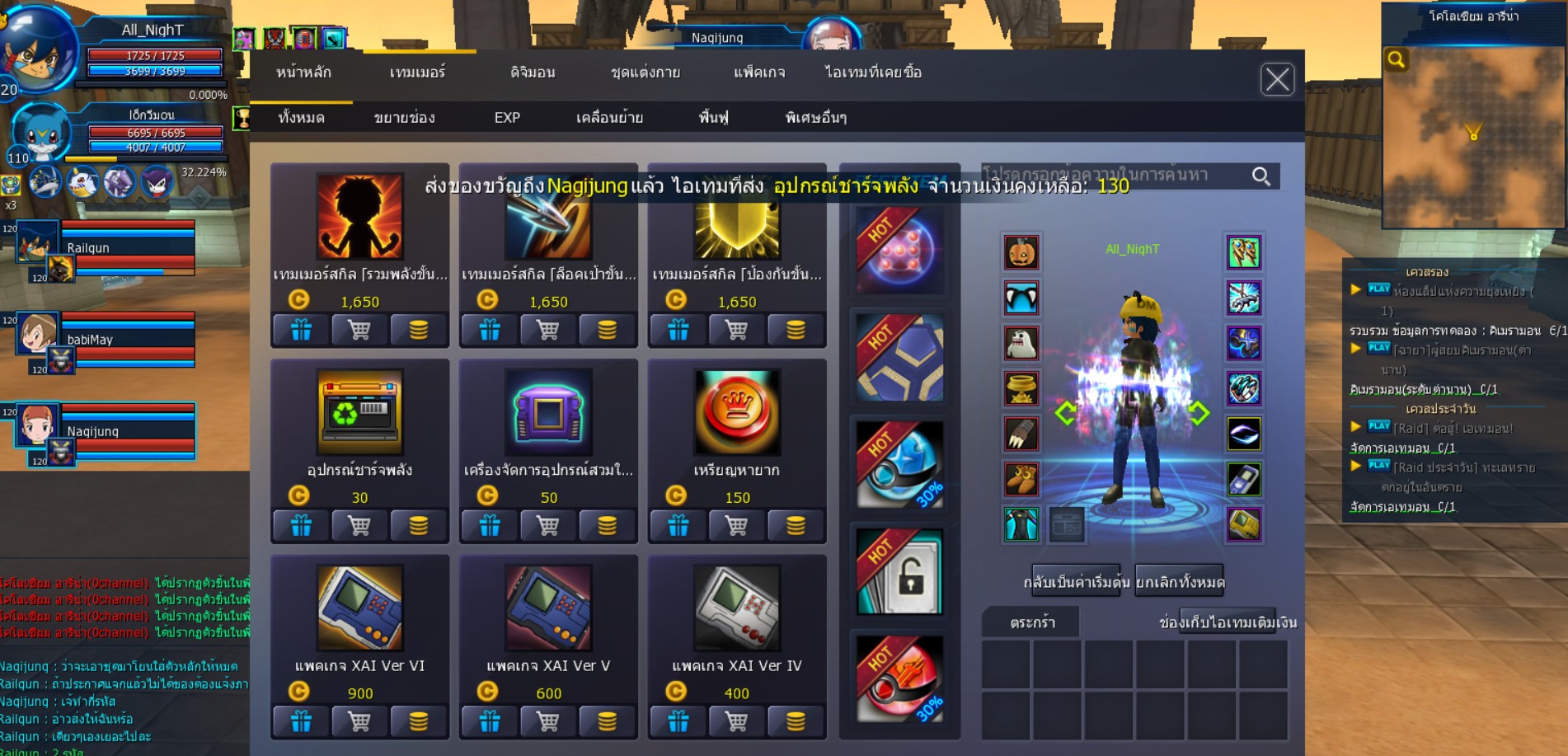Choose the ขยายช่อง sub-category

tap(404, 118)
